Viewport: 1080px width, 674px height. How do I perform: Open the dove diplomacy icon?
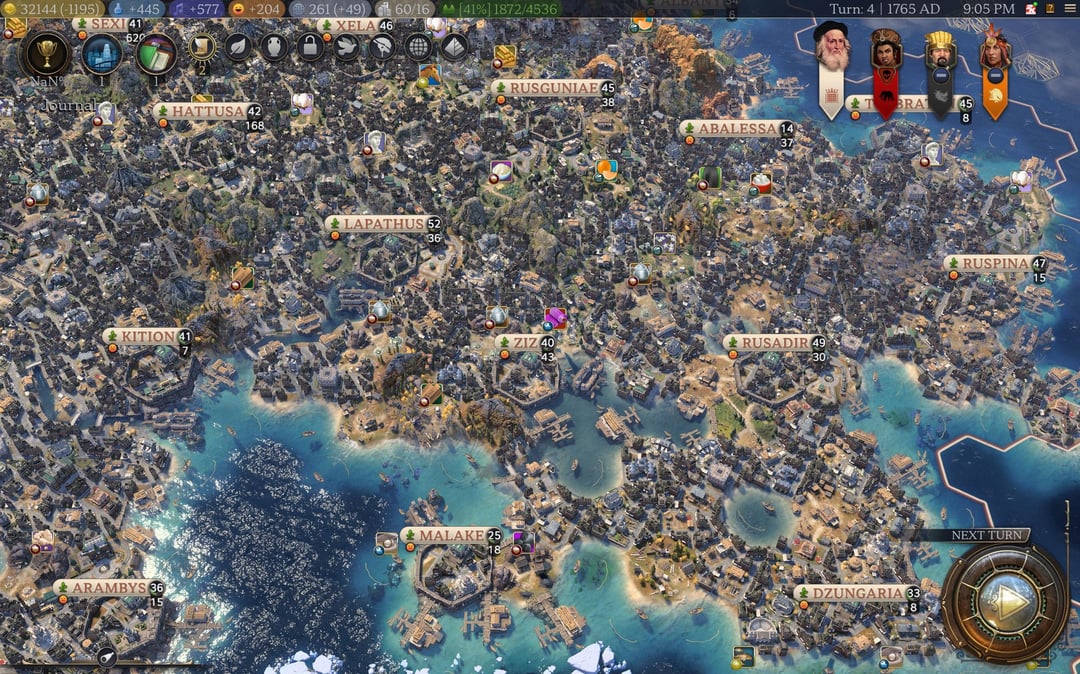tap(346, 47)
